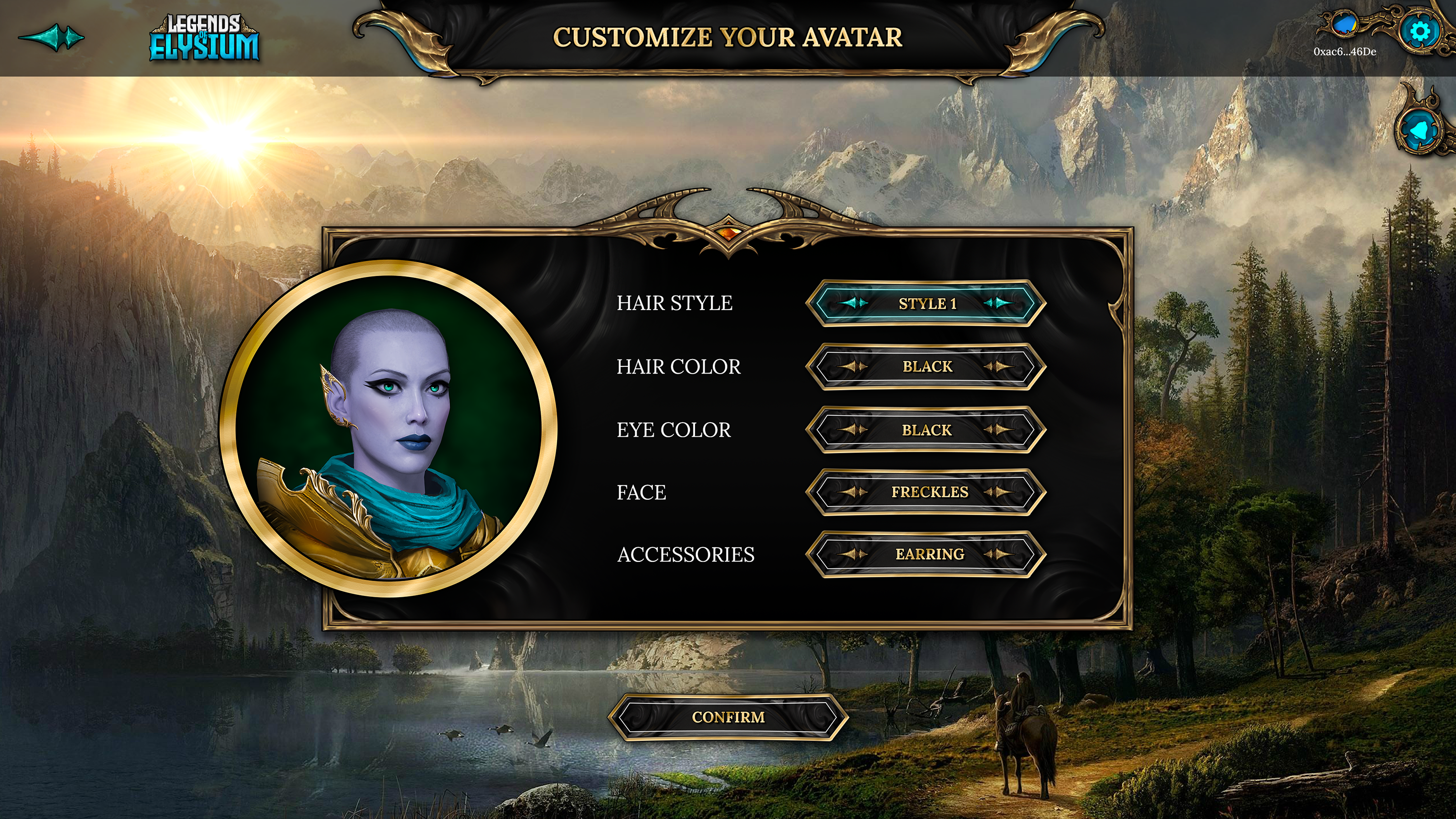The height and width of the screenshot is (819, 1456).
Task: Show next accessory after Earring
Action: (998, 555)
